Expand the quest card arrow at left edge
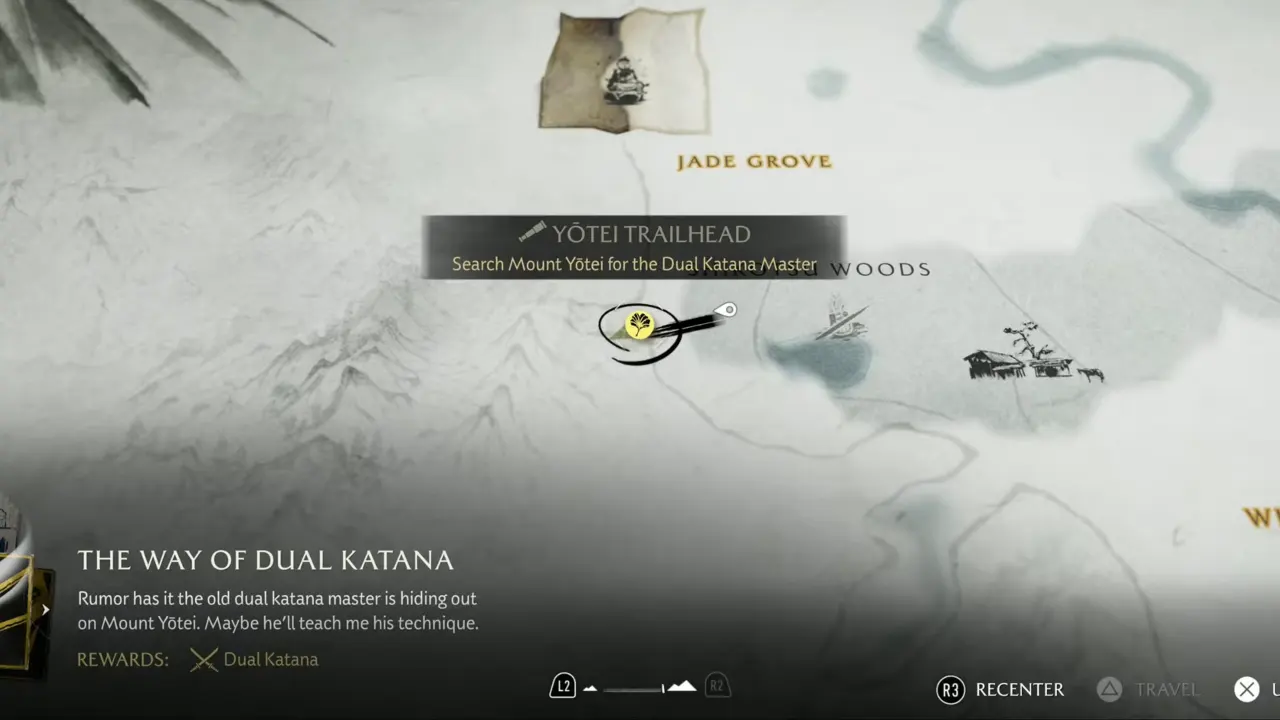The height and width of the screenshot is (720, 1280). pos(45,609)
